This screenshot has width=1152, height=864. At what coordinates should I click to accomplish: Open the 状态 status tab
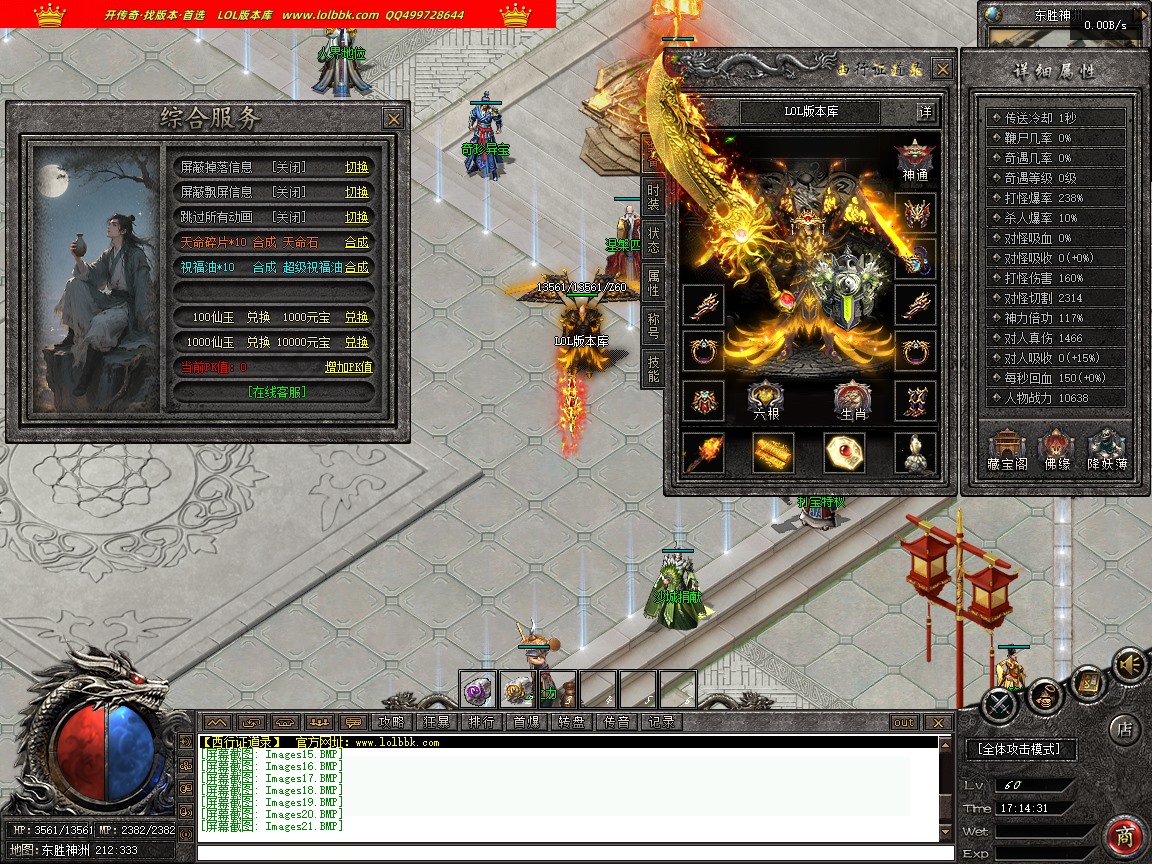click(x=653, y=240)
